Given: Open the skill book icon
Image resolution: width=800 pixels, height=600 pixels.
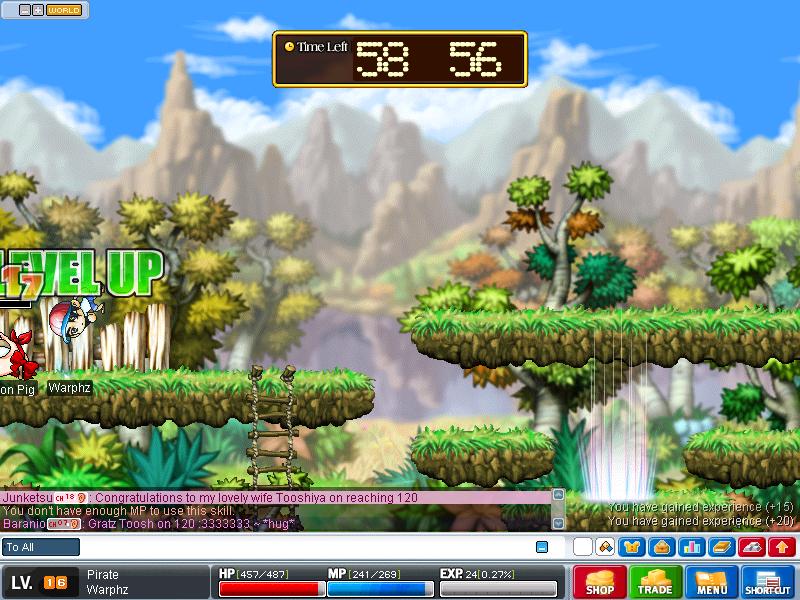Looking at the screenshot, I should click(720, 547).
